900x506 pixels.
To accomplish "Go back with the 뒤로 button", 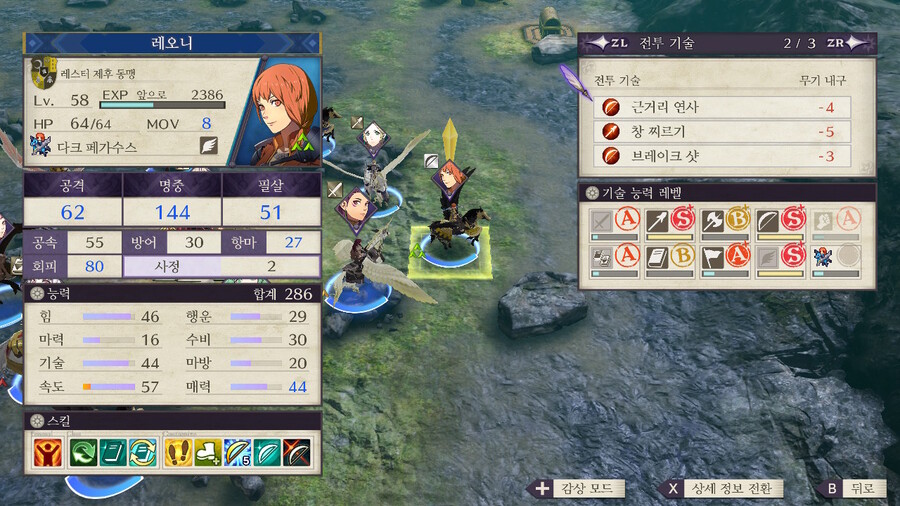I will [851, 488].
